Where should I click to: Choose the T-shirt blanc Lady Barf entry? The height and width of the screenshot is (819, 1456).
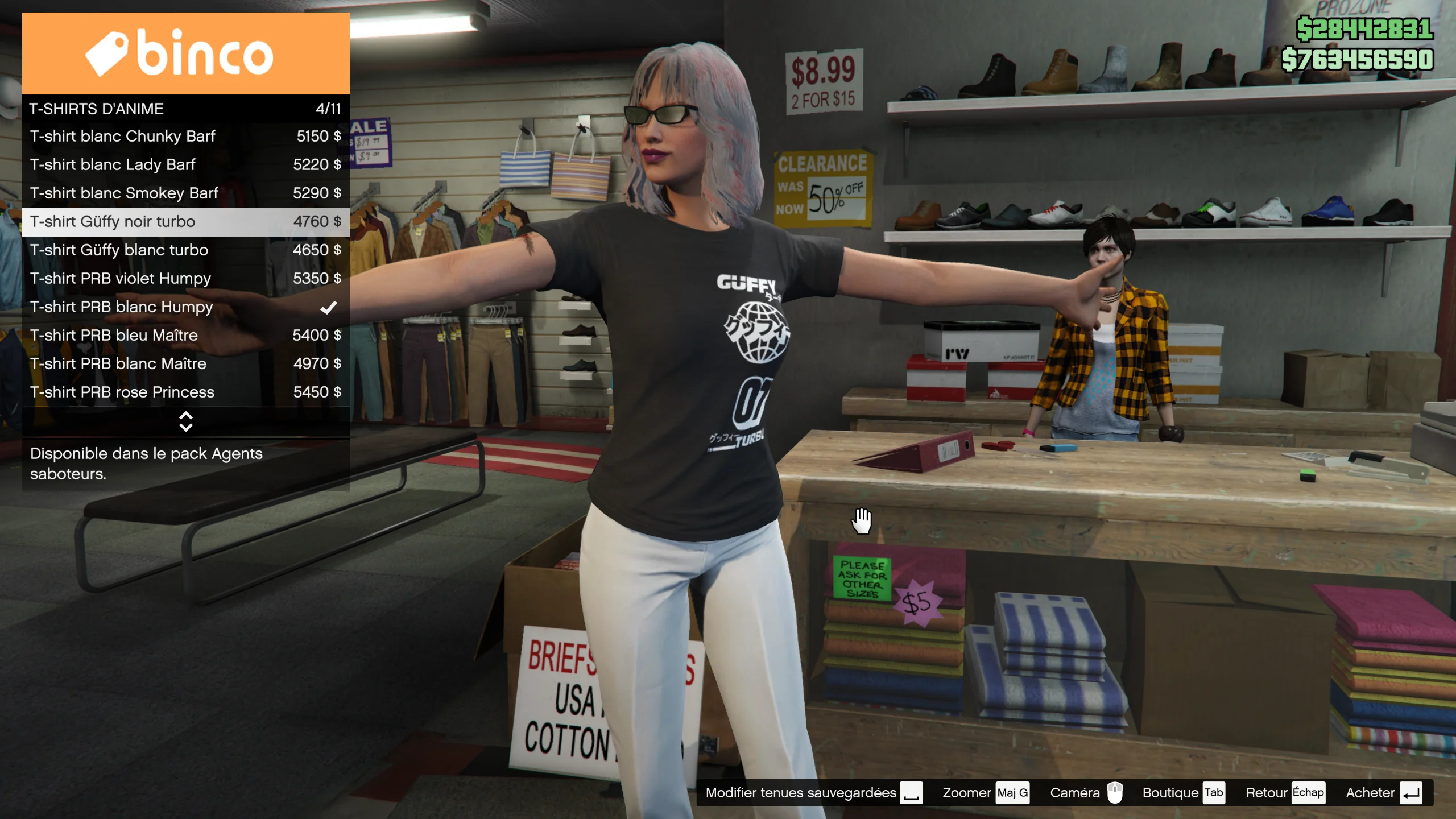tap(185, 165)
